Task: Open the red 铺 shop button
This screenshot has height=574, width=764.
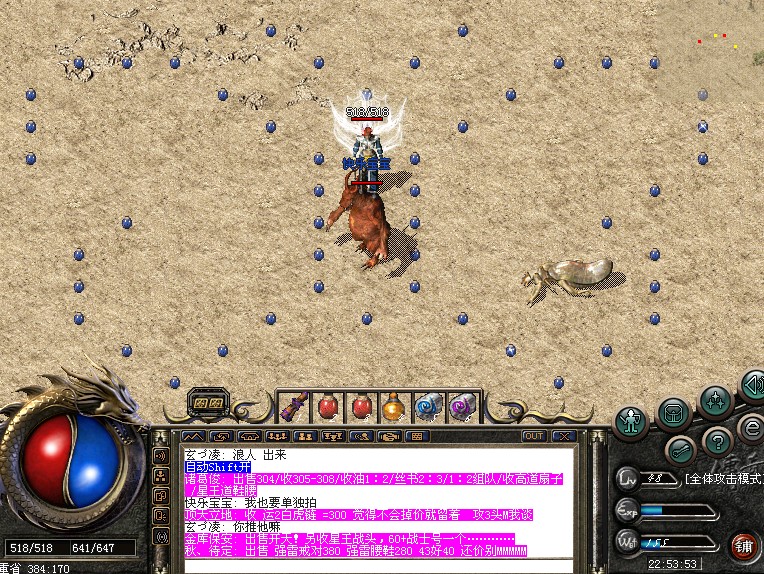Action: coord(744,546)
